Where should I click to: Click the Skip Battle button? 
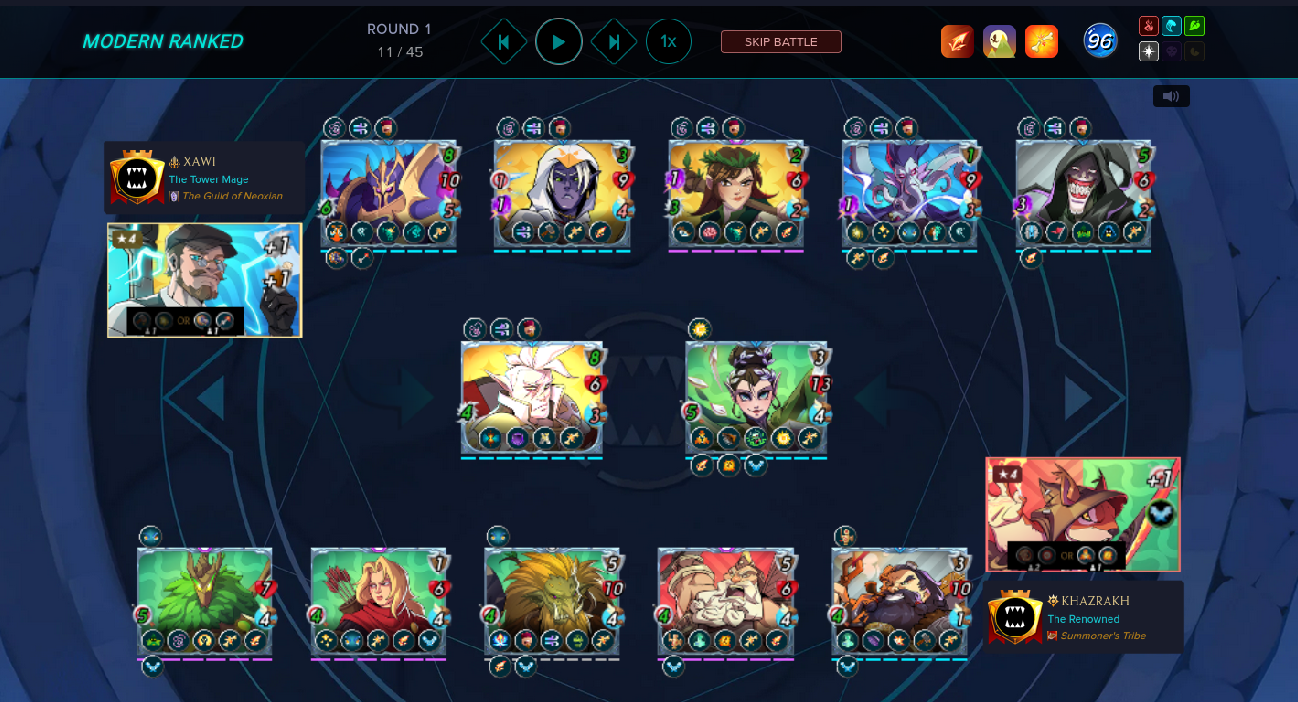(x=781, y=42)
